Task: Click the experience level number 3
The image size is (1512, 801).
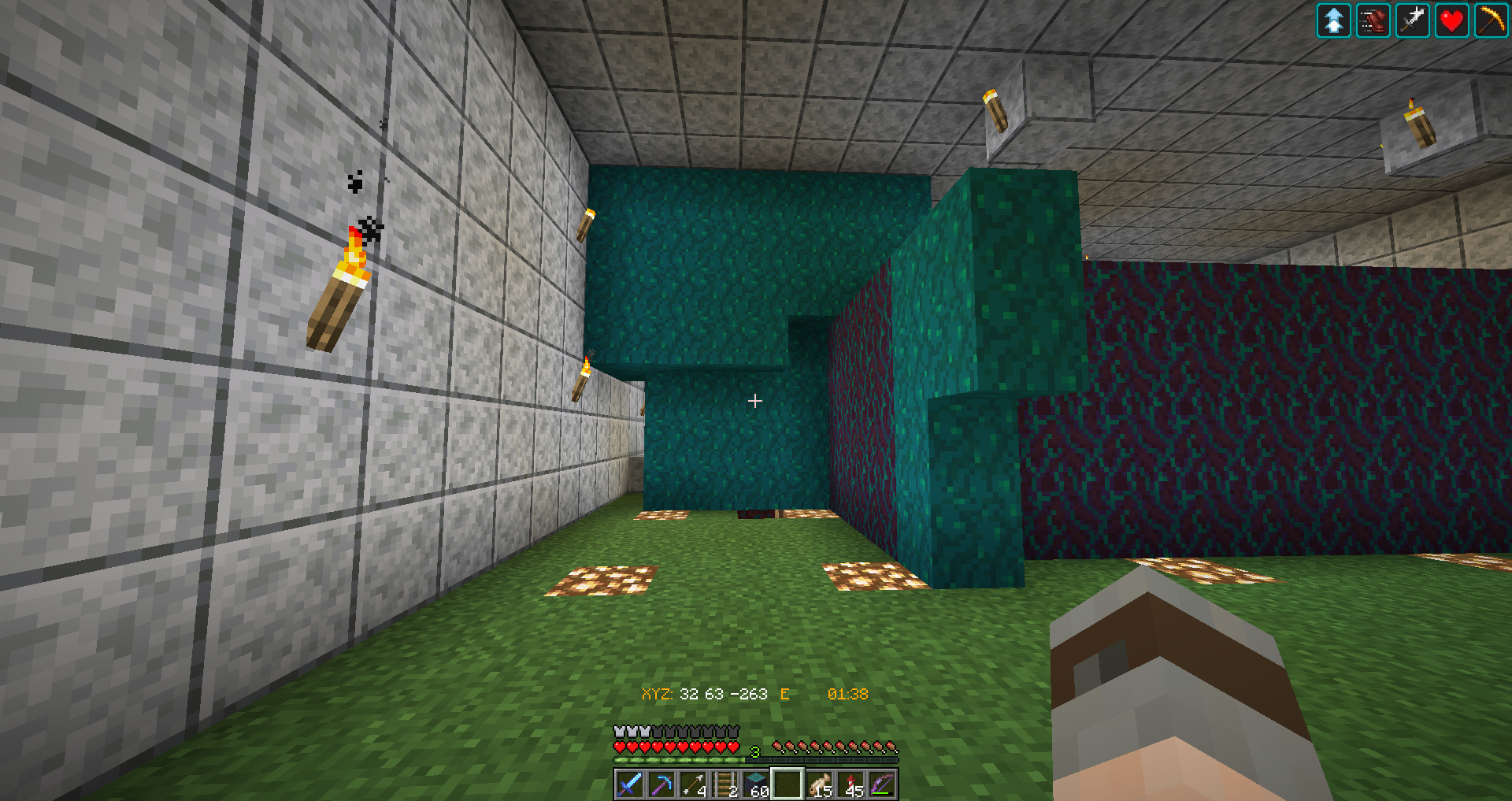Action: click(754, 751)
